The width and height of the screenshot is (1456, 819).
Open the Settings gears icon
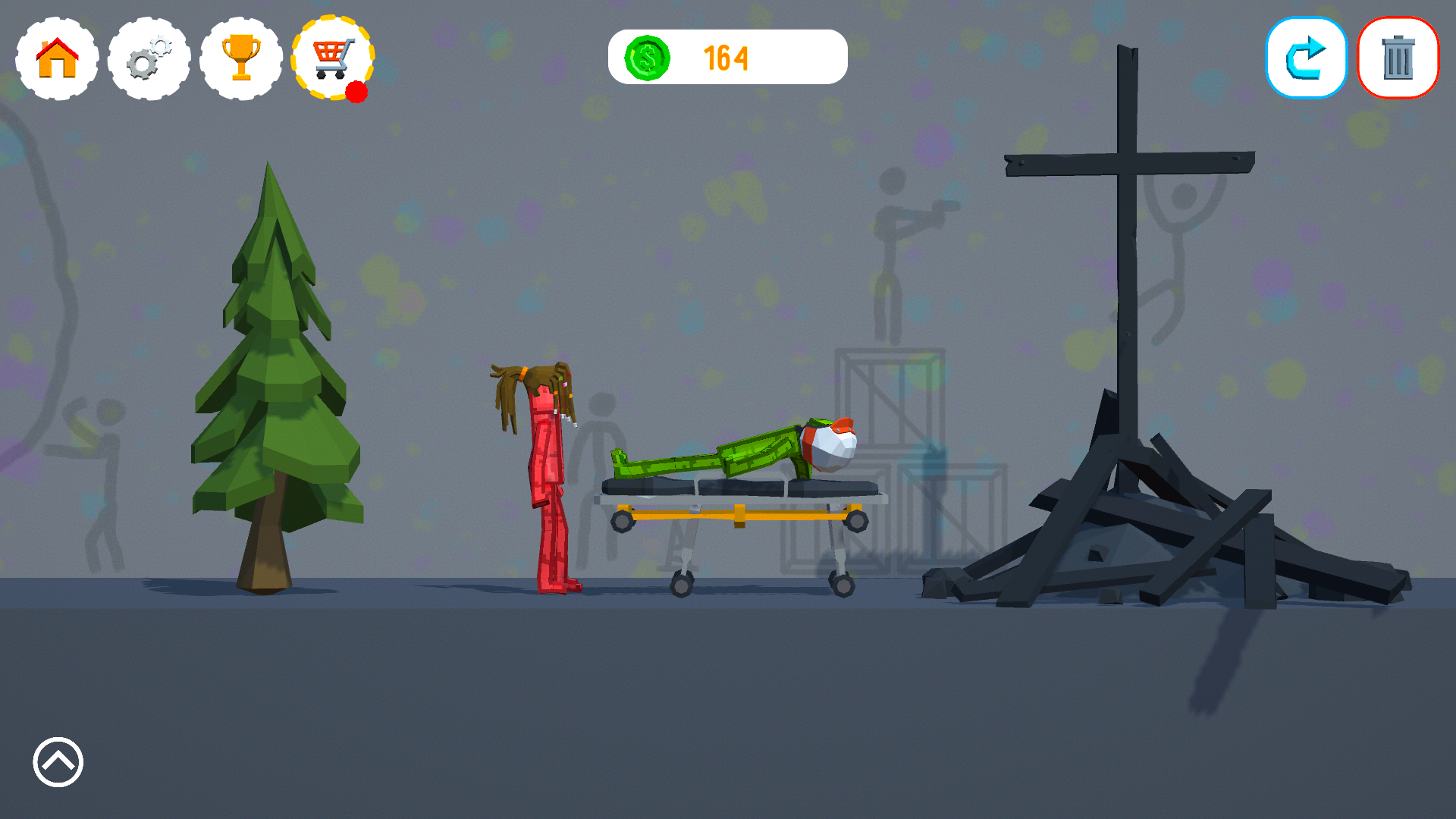(149, 58)
